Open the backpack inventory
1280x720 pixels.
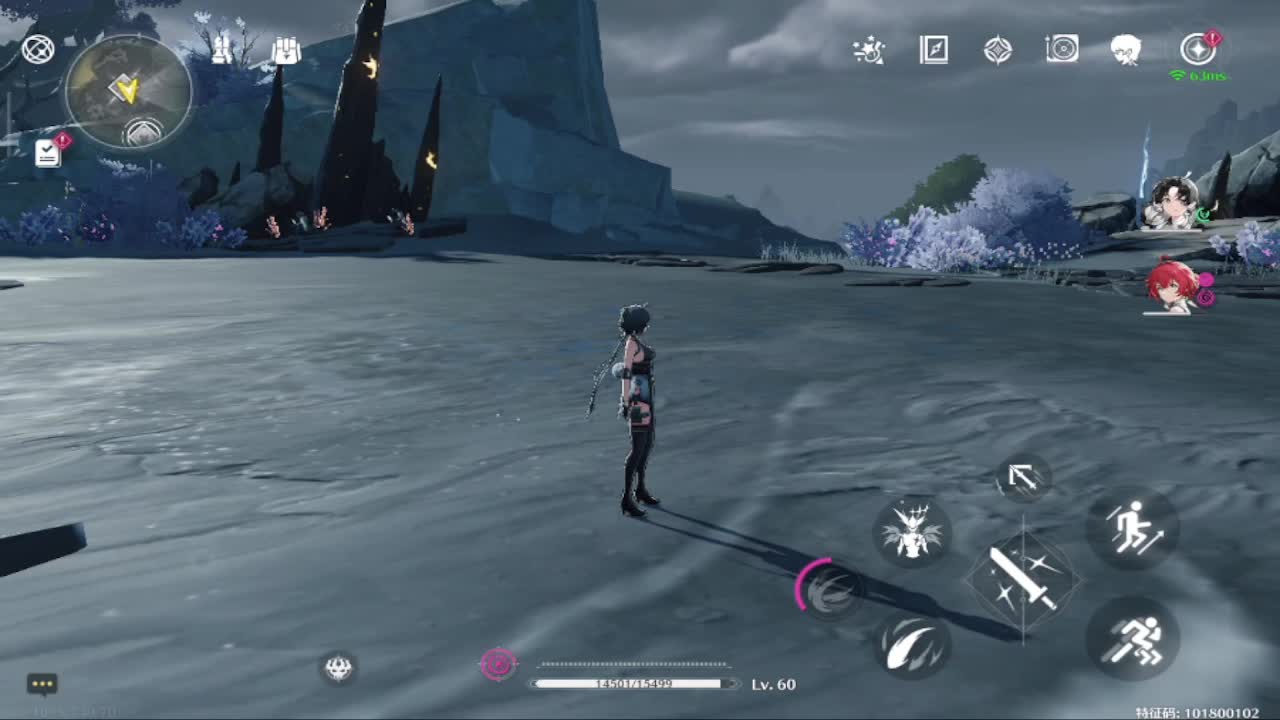click(x=286, y=50)
